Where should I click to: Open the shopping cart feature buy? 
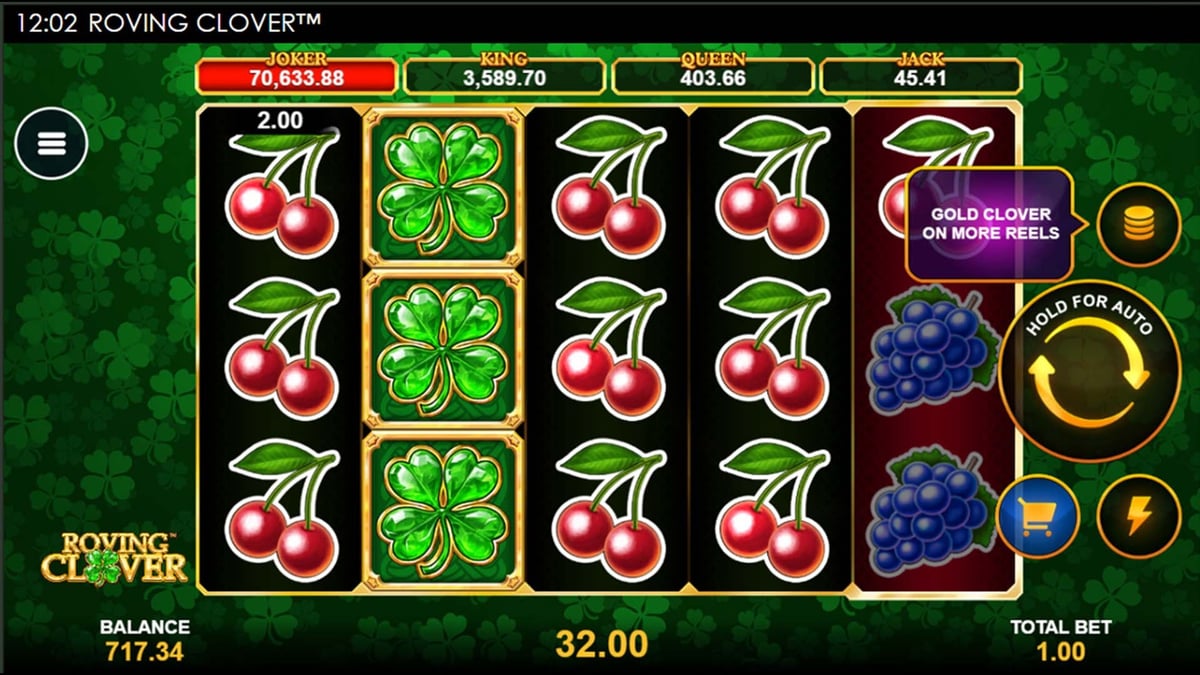[1037, 516]
